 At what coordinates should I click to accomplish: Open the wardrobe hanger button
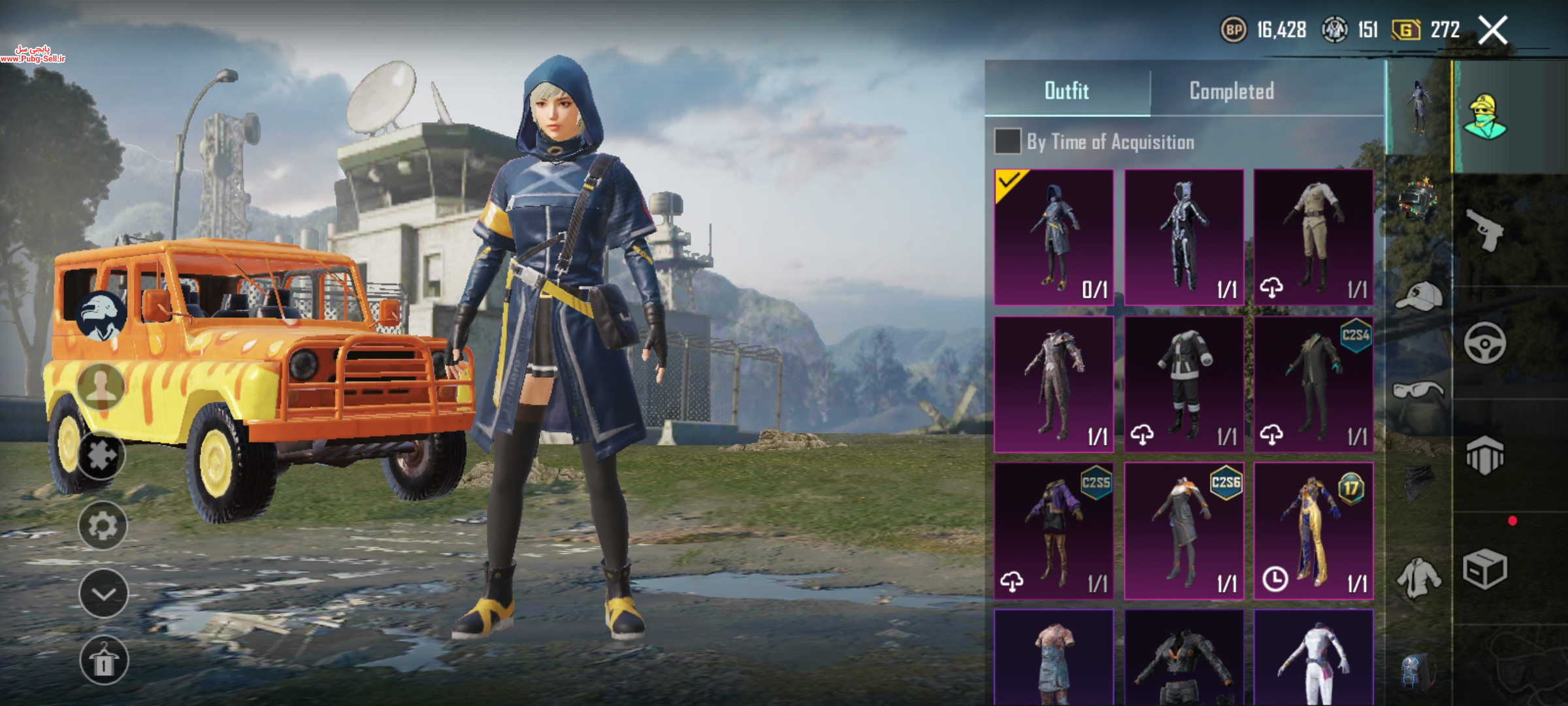click(103, 661)
